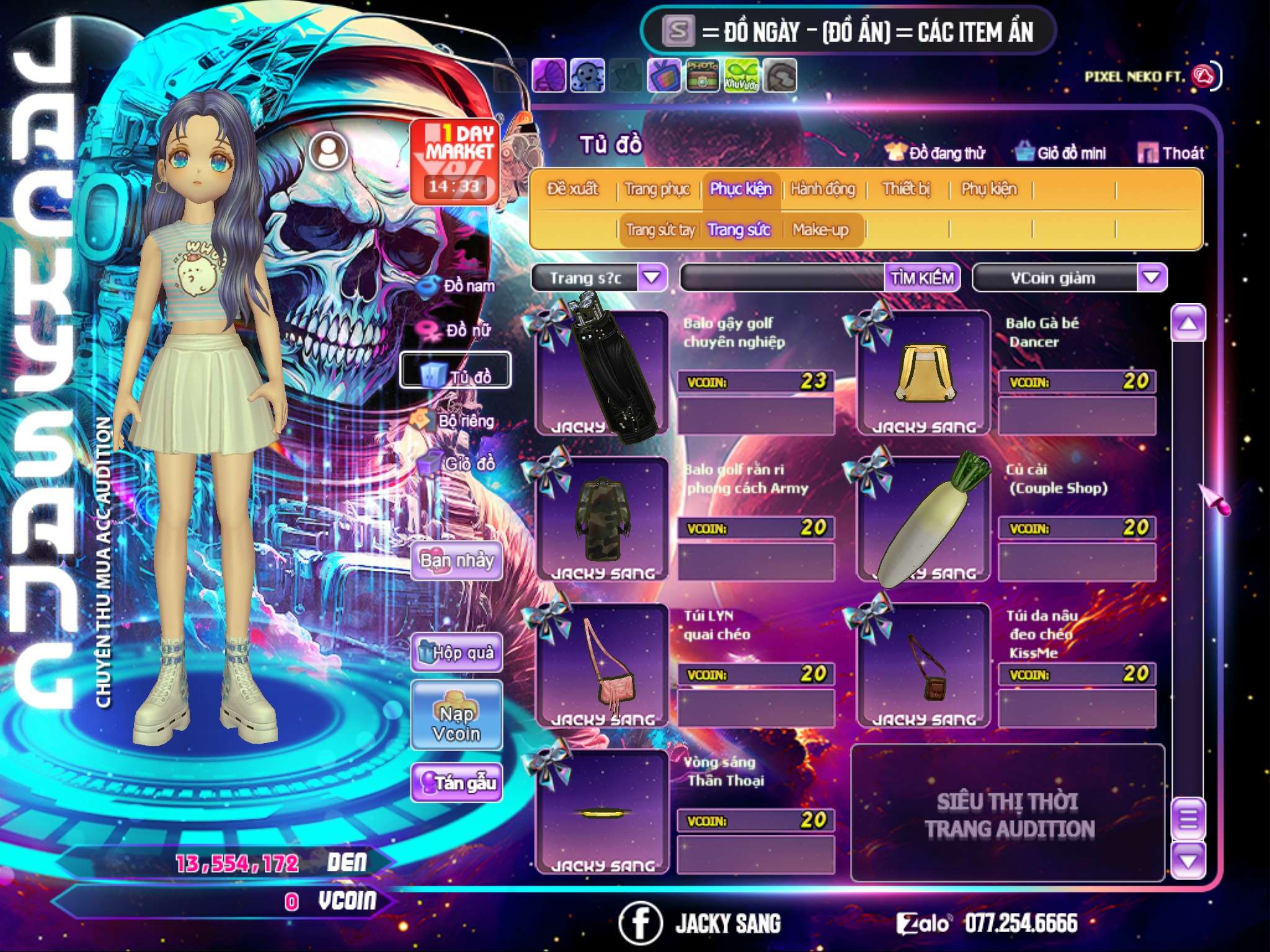Open the Đồ nam men's shop
The height and width of the screenshot is (952, 1270).
click(x=459, y=286)
